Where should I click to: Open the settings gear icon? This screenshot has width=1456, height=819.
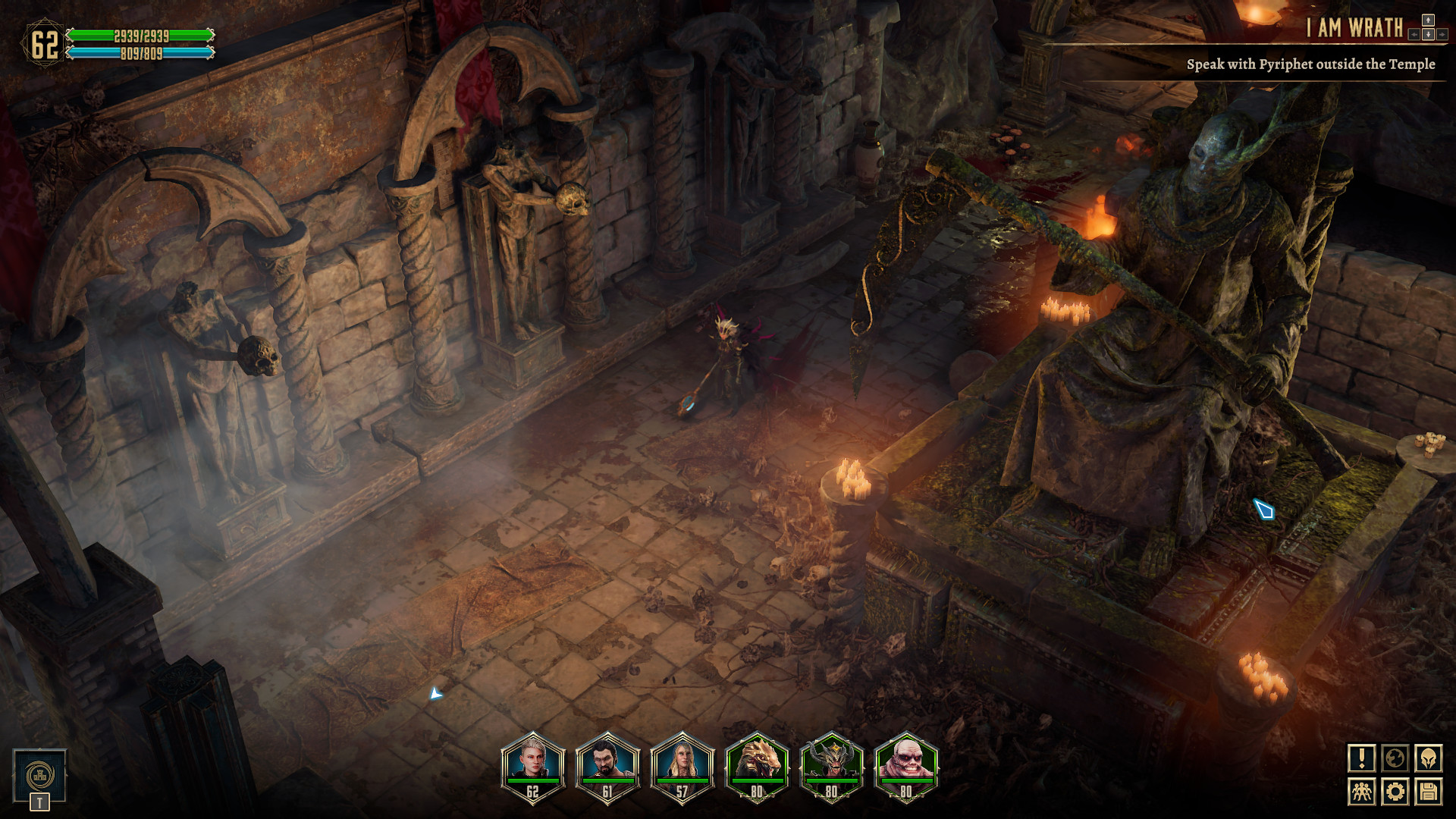1395,792
